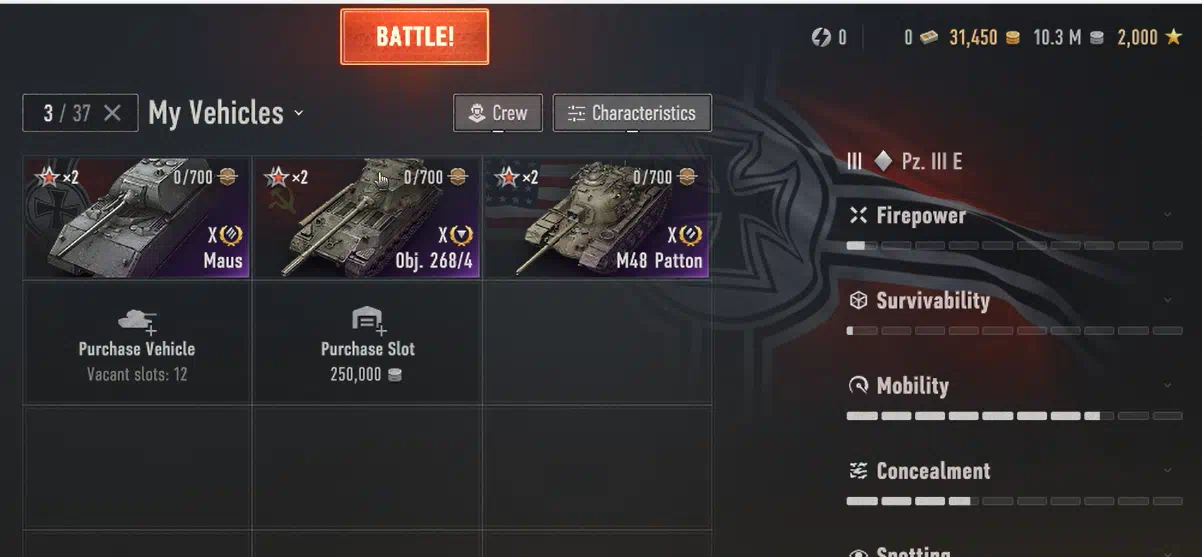Image resolution: width=1202 pixels, height=557 pixels.
Task: Pick the M48 Patton tank
Action: 597,217
